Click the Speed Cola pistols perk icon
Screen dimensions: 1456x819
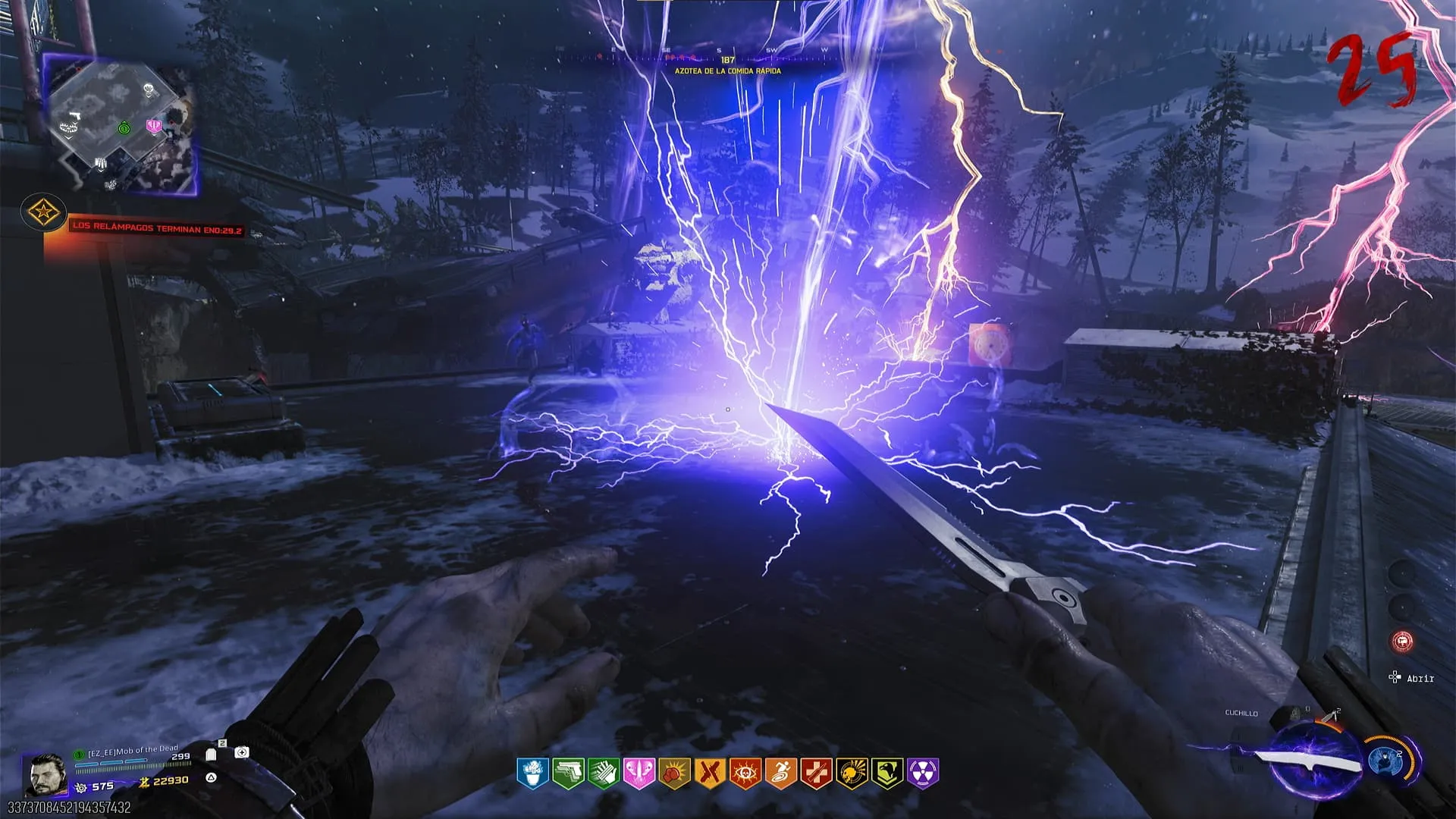(x=568, y=773)
